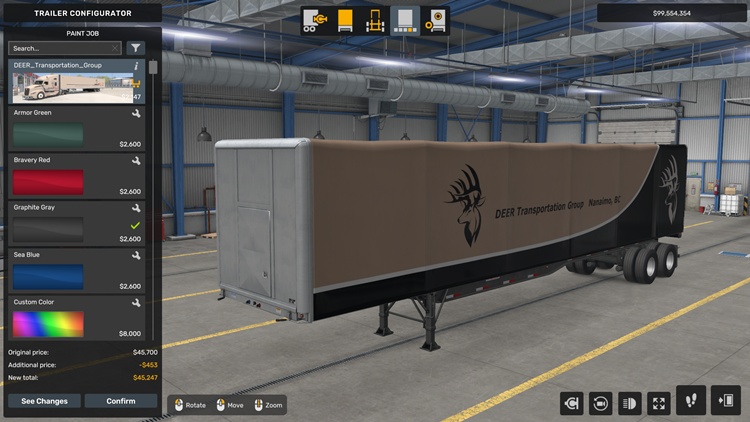Reset the camera view
The height and width of the screenshot is (422, 750).
tap(601, 403)
